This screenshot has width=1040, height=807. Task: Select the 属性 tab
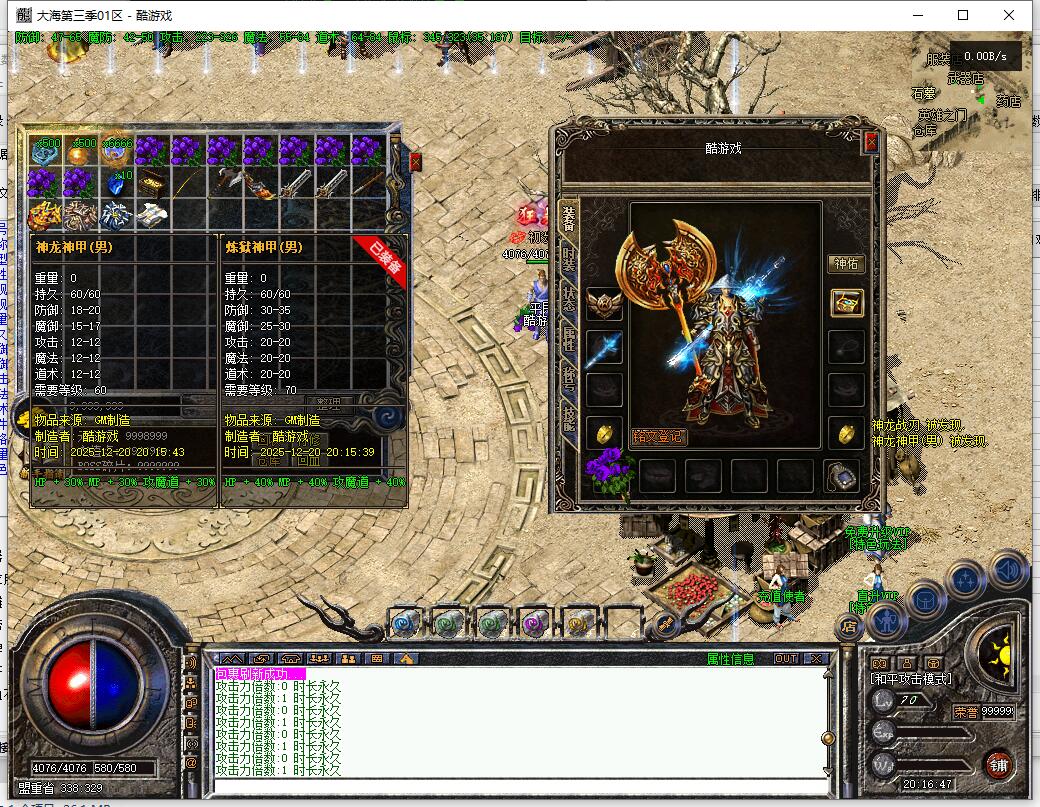tap(569, 340)
